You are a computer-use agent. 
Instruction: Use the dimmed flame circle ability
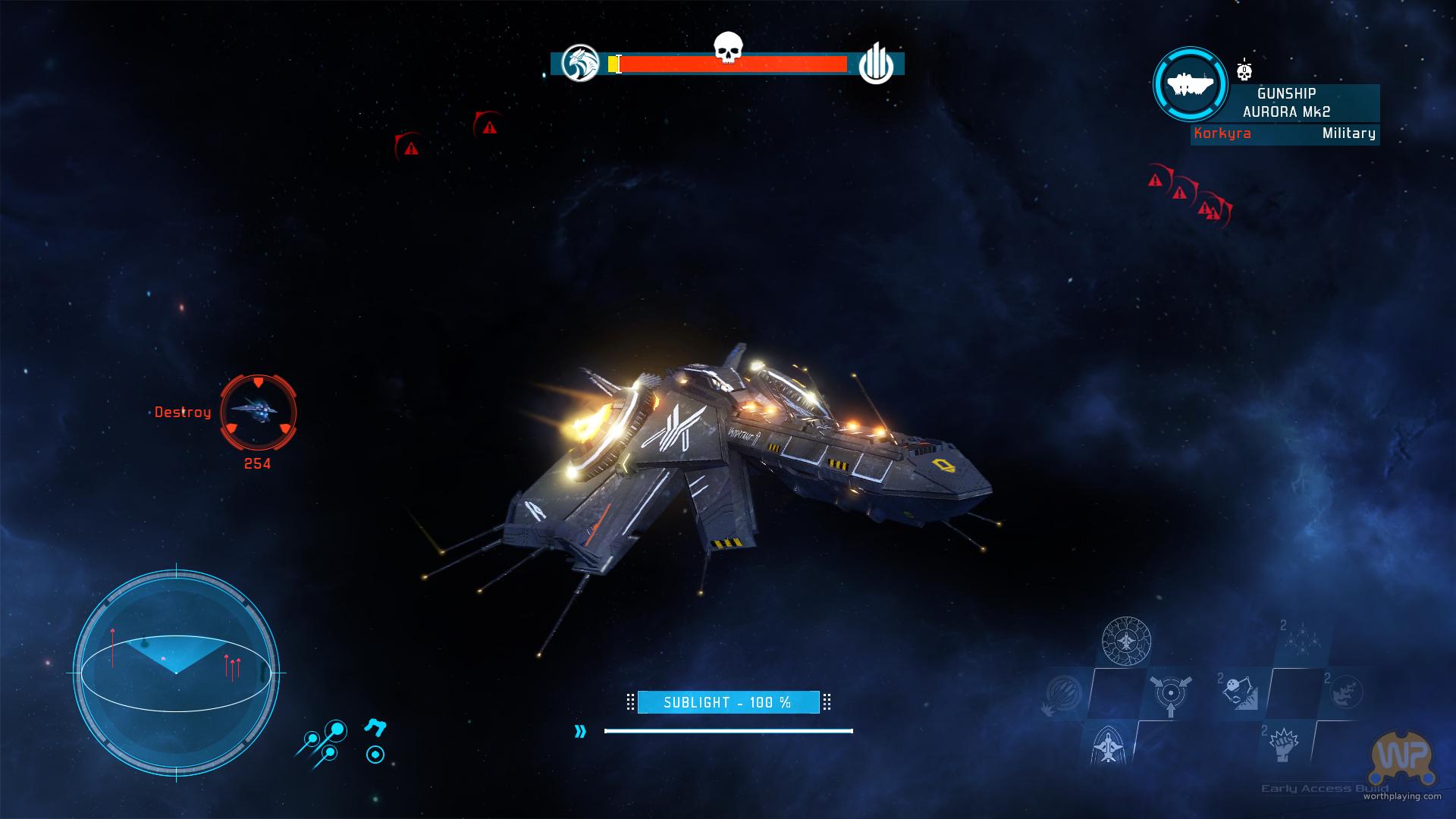(x=1348, y=692)
